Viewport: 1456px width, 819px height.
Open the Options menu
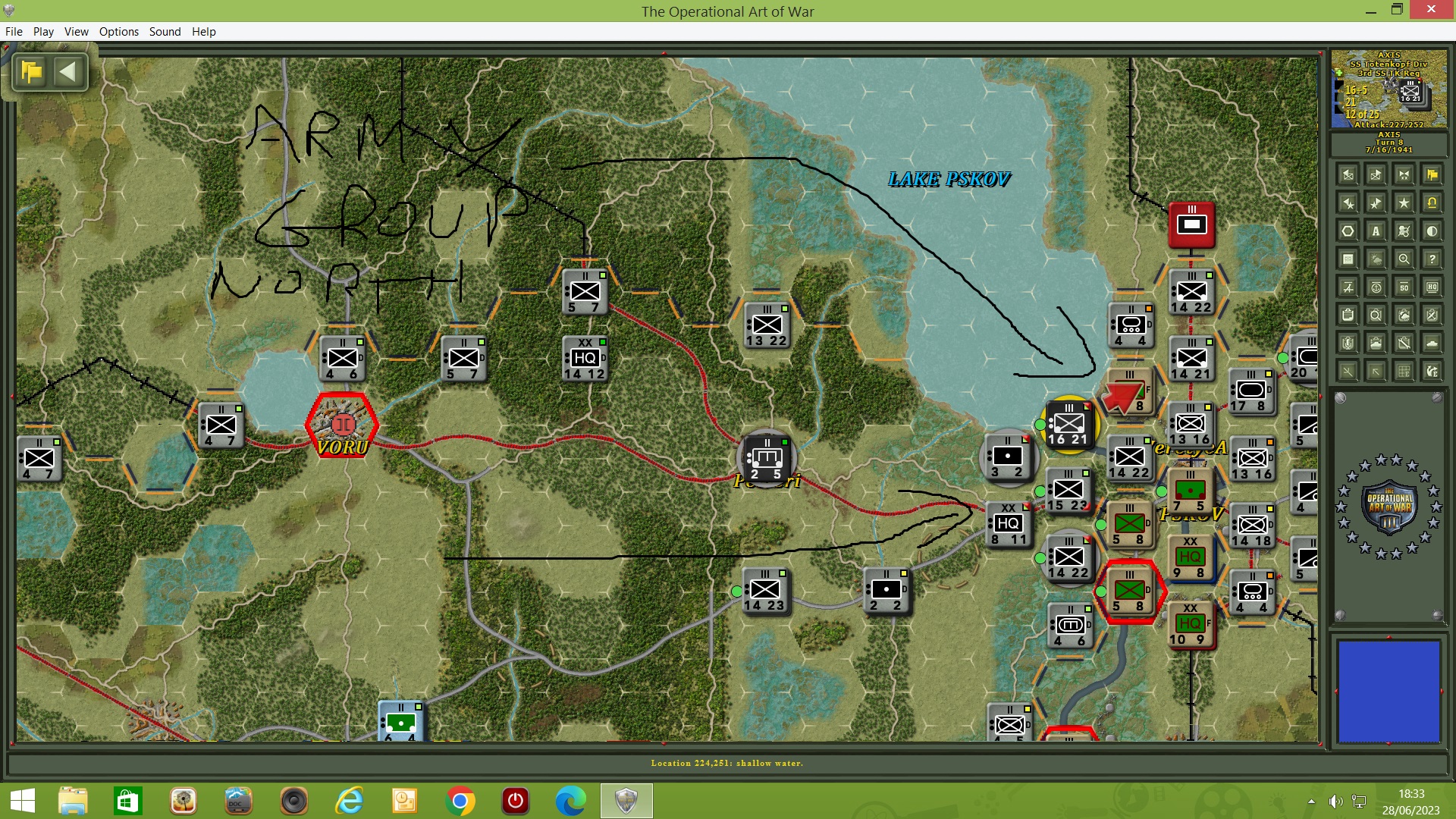pos(118,32)
